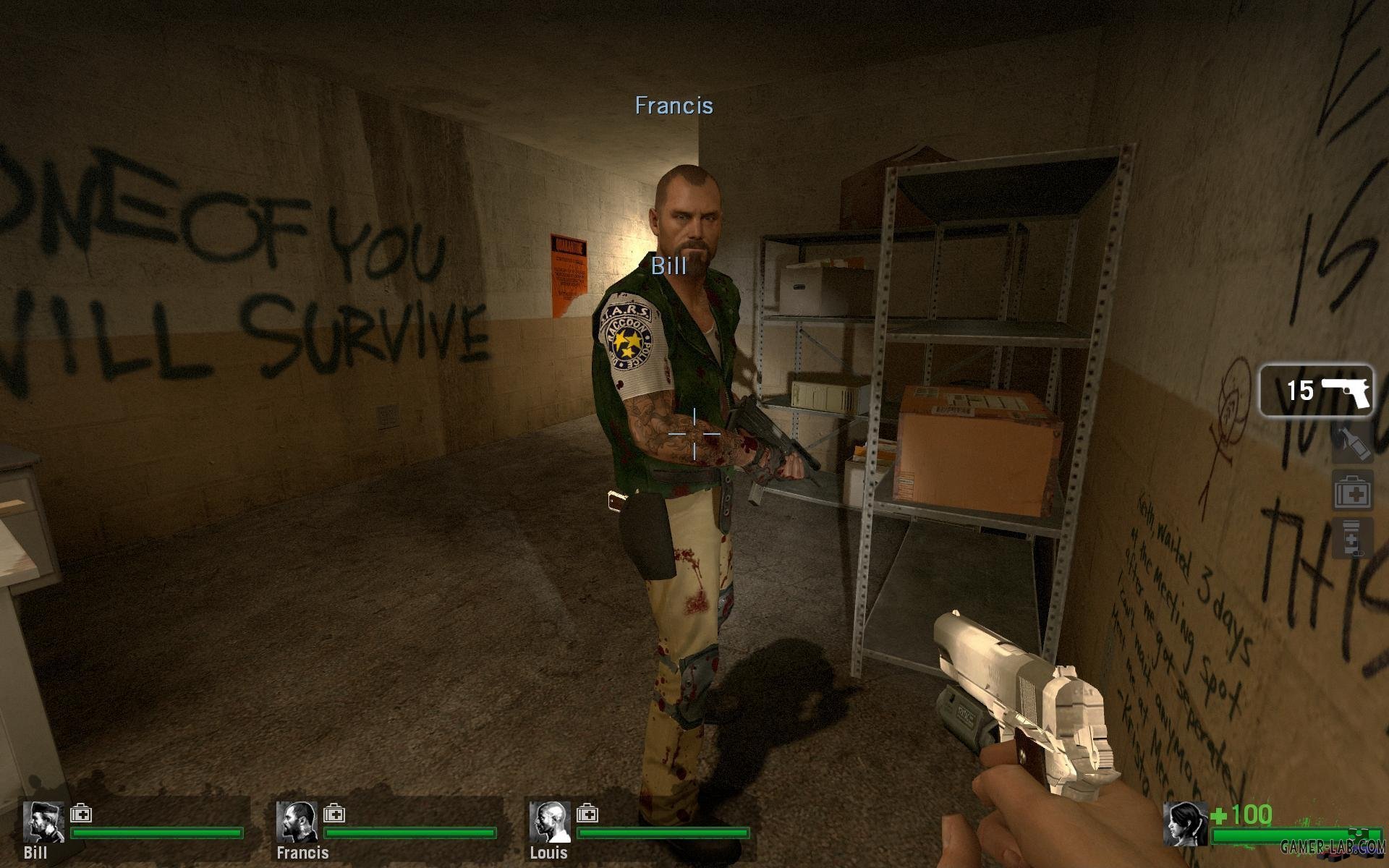
Task: Click Bill's teammate portrait
Action: [x=43, y=822]
